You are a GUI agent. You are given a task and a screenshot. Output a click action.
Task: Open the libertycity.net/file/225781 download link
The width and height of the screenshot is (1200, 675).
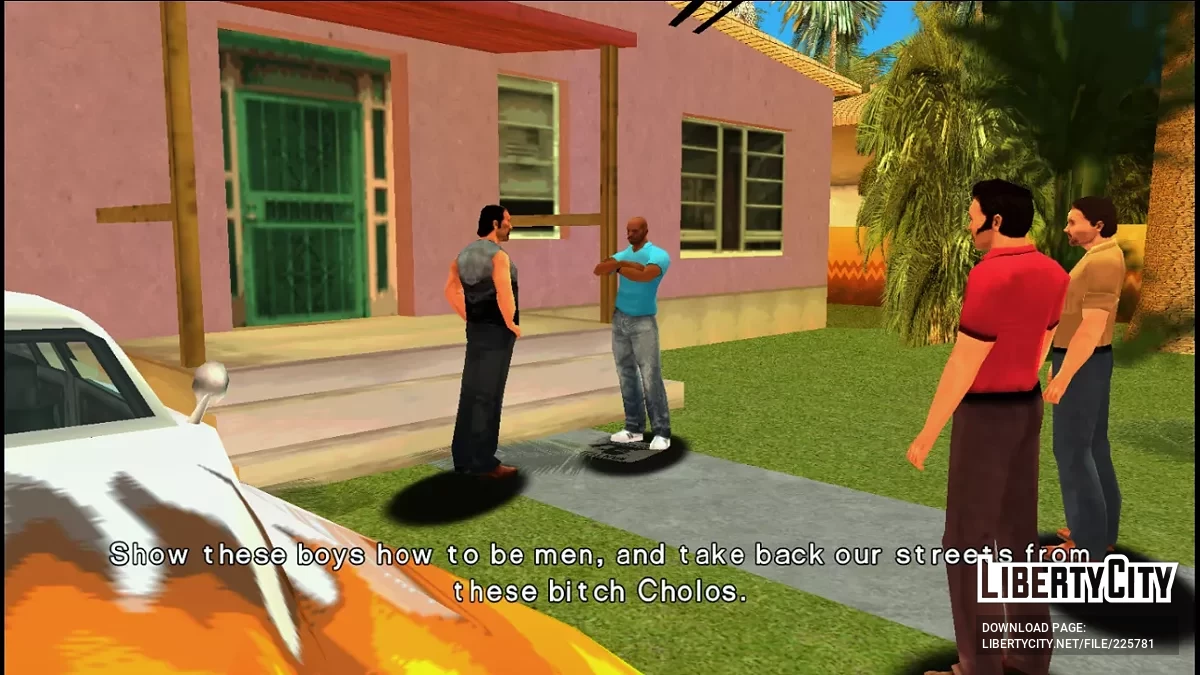pyautogui.click(x=1067, y=644)
